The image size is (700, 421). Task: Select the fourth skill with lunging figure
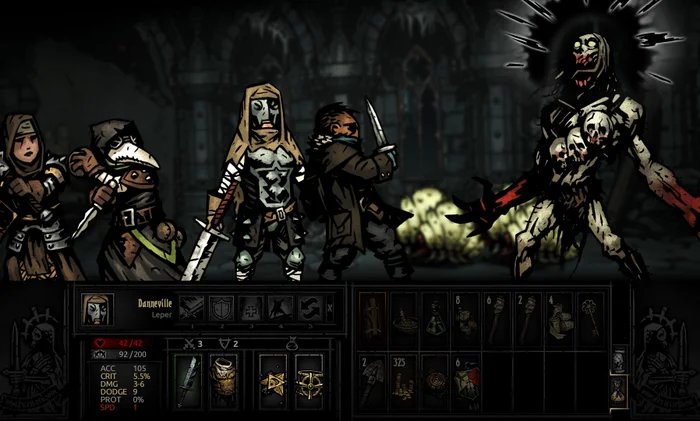279,309
